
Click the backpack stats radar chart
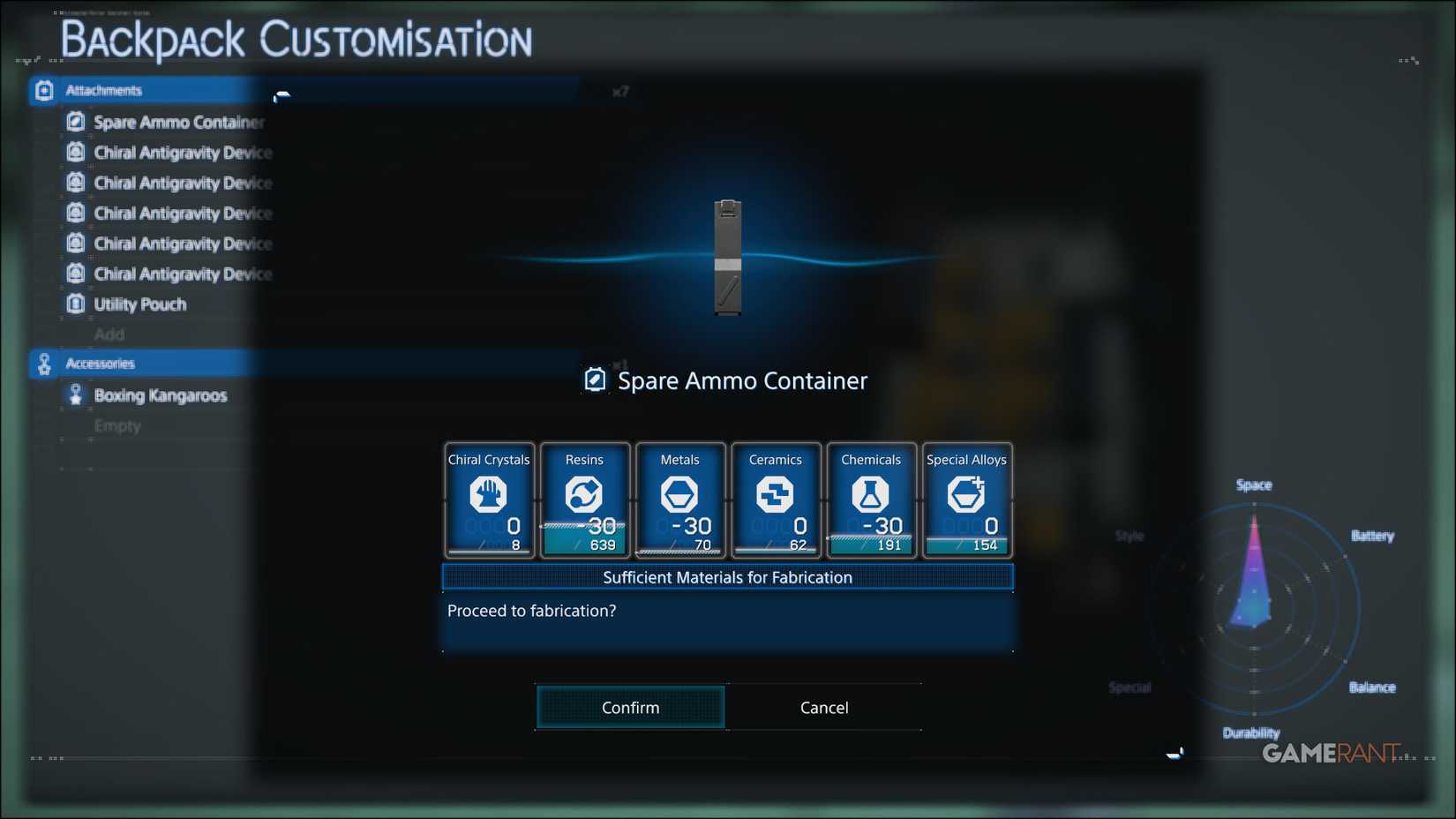[x=1255, y=609]
